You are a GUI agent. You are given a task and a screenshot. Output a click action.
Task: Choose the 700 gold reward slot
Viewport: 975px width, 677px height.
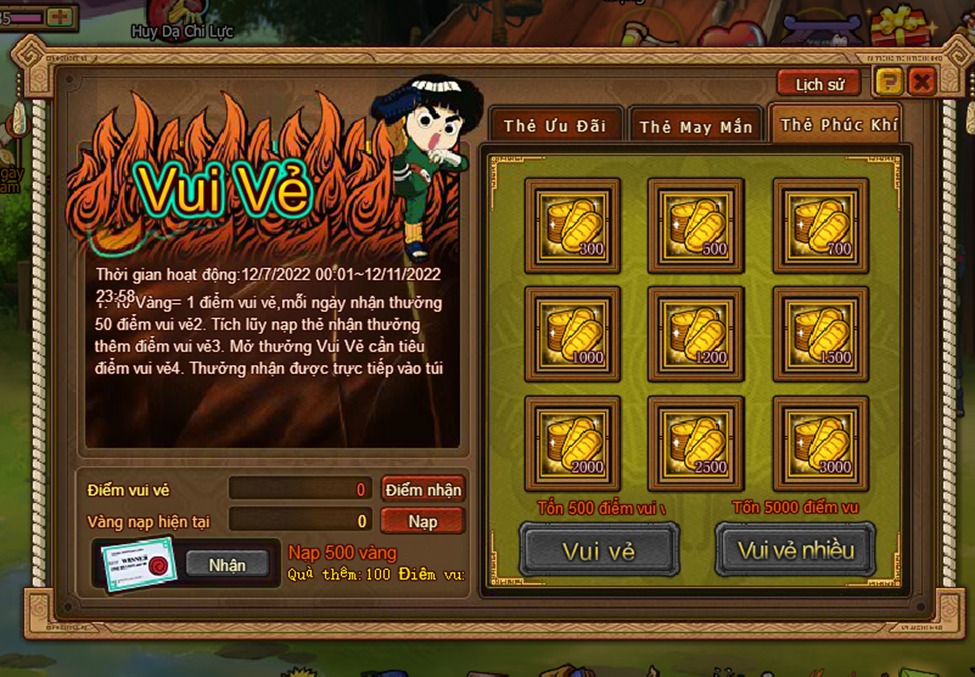[820, 225]
